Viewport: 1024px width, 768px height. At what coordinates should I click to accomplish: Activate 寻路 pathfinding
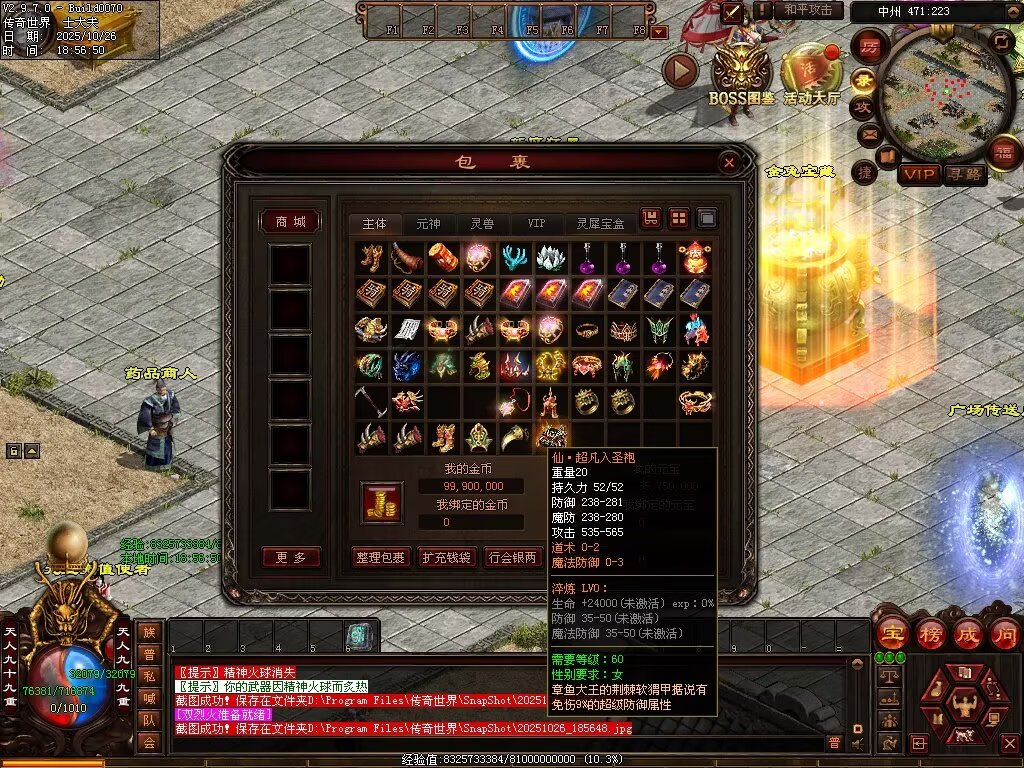click(965, 174)
